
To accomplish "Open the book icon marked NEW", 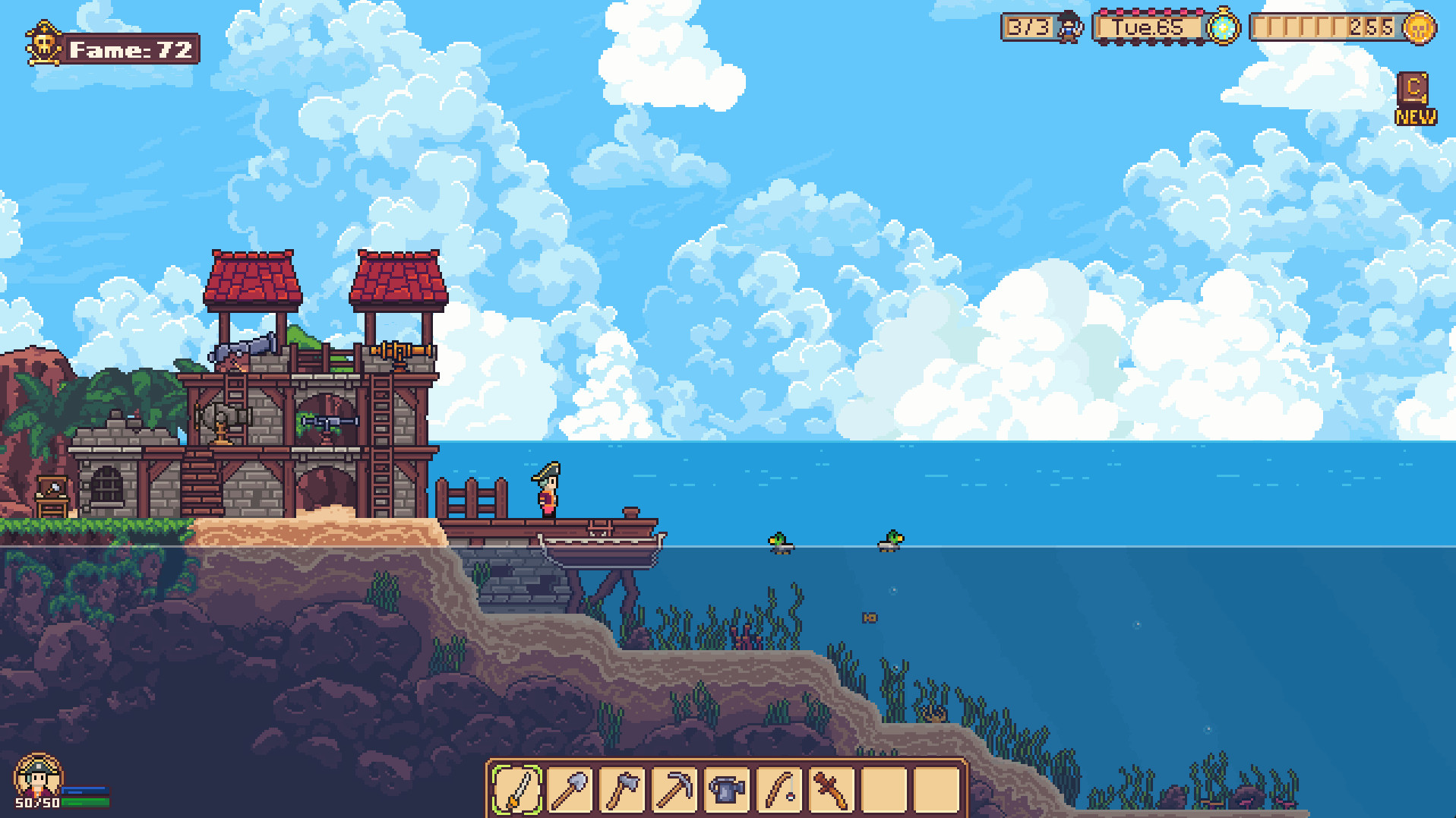I will coord(1414,91).
